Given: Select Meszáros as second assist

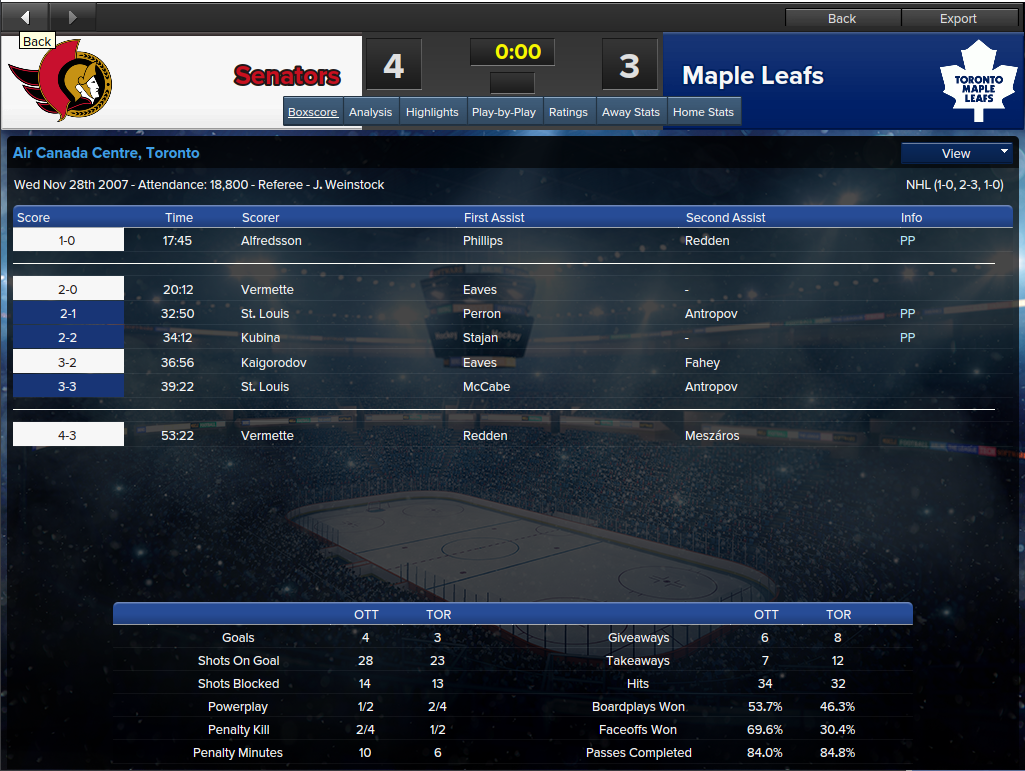Looking at the screenshot, I should click(x=713, y=435).
